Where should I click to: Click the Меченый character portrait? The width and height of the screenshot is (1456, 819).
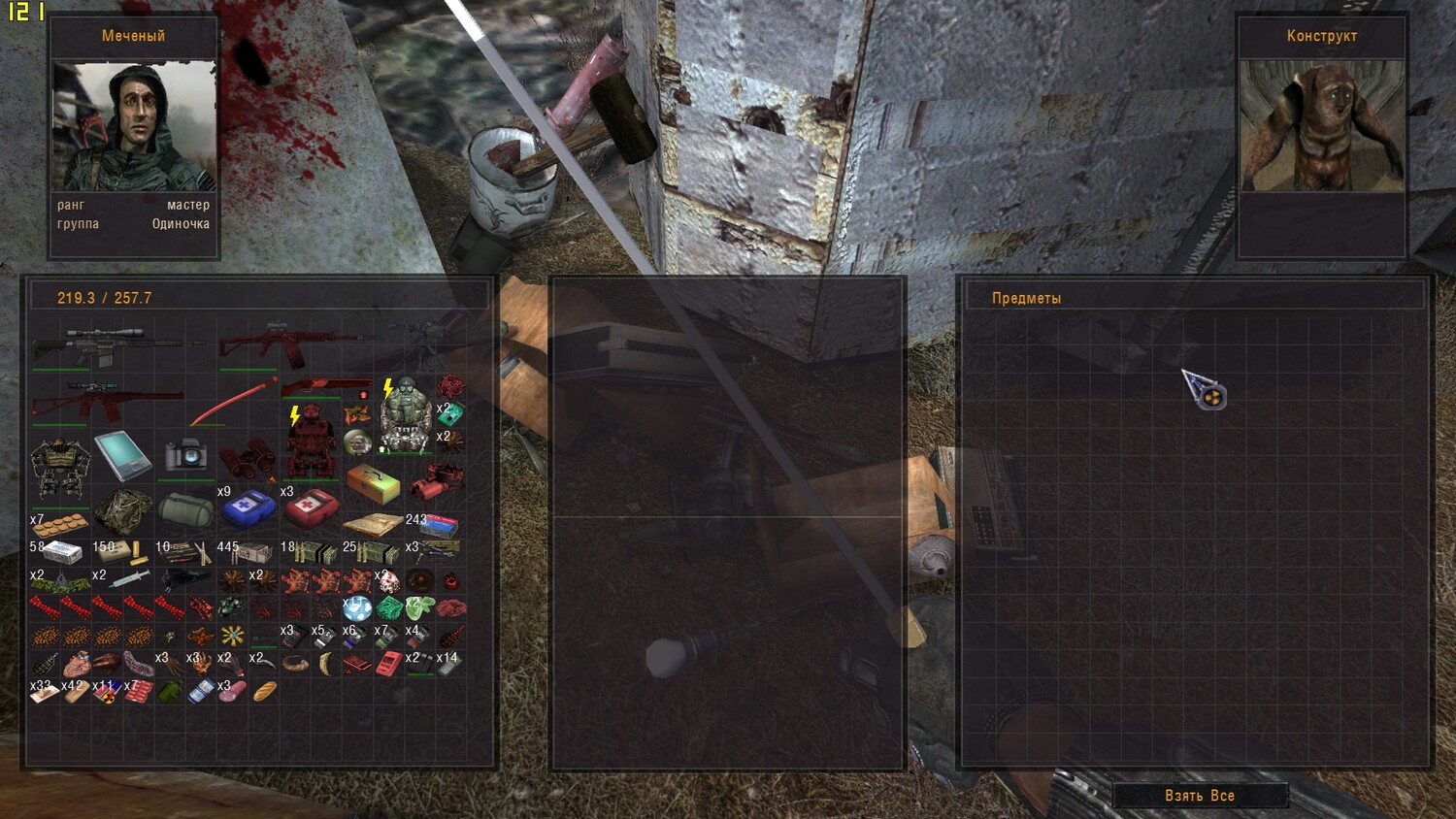click(134, 126)
